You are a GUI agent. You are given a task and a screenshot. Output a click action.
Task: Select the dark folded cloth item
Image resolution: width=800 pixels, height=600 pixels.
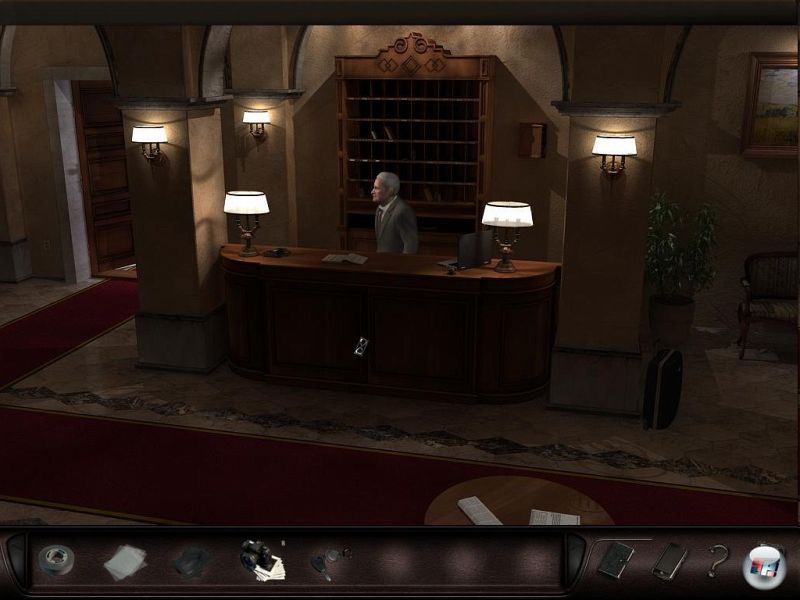pyautogui.click(x=190, y=562)
